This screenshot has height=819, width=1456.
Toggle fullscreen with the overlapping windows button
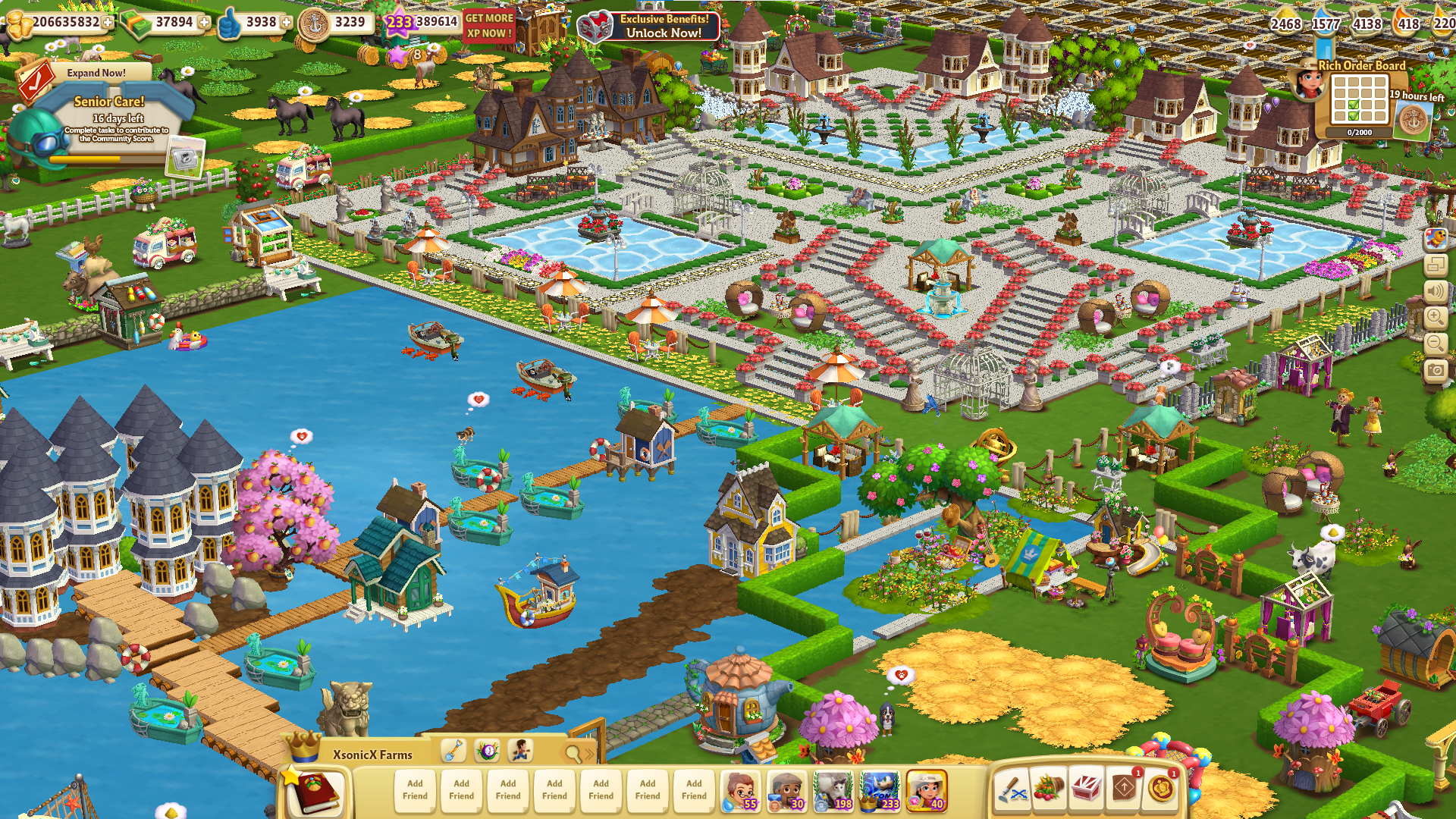pyautogui.click(x=1436, y=265)
